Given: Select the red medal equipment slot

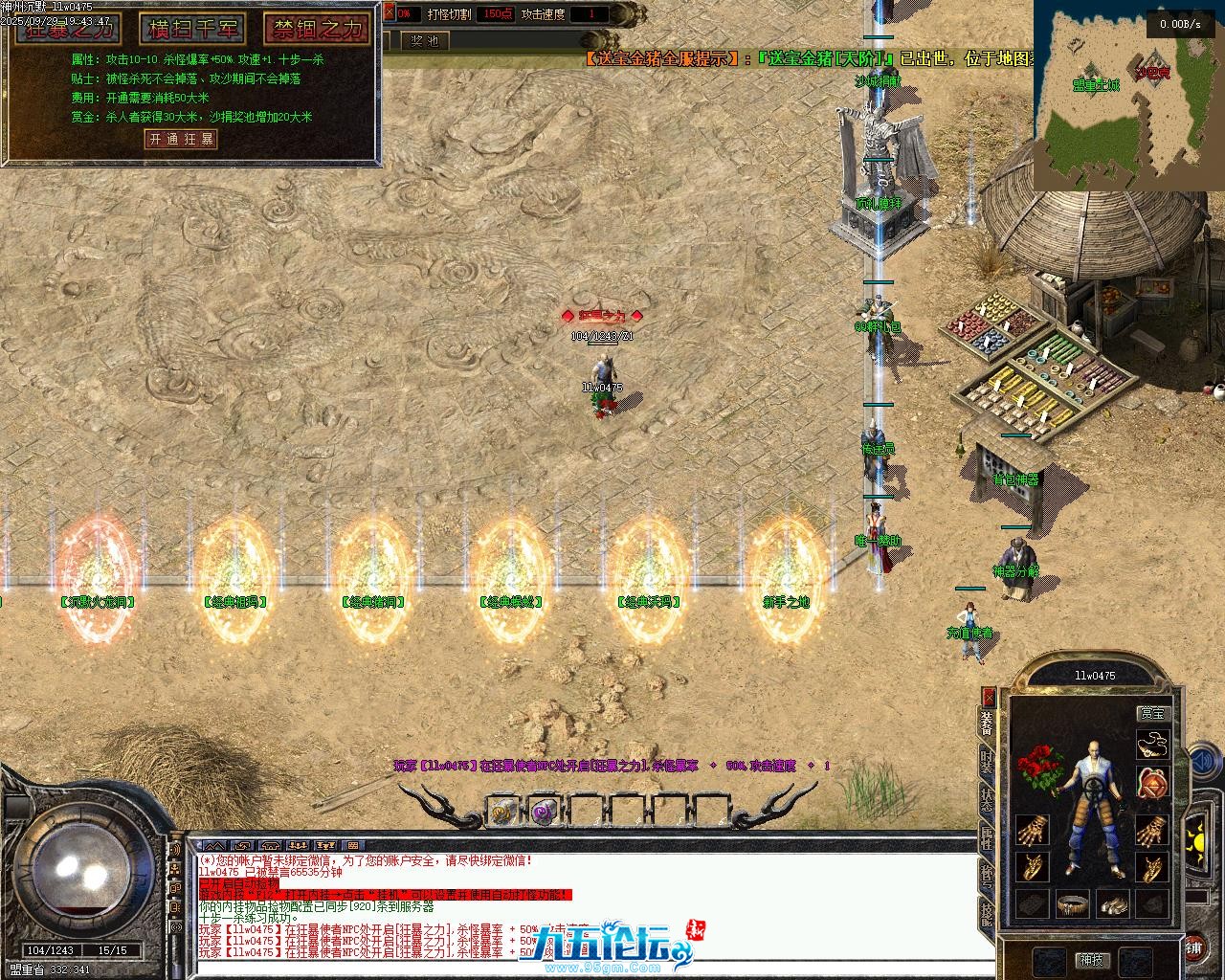Looking at the screenshot, I should tap(1153, 784).
